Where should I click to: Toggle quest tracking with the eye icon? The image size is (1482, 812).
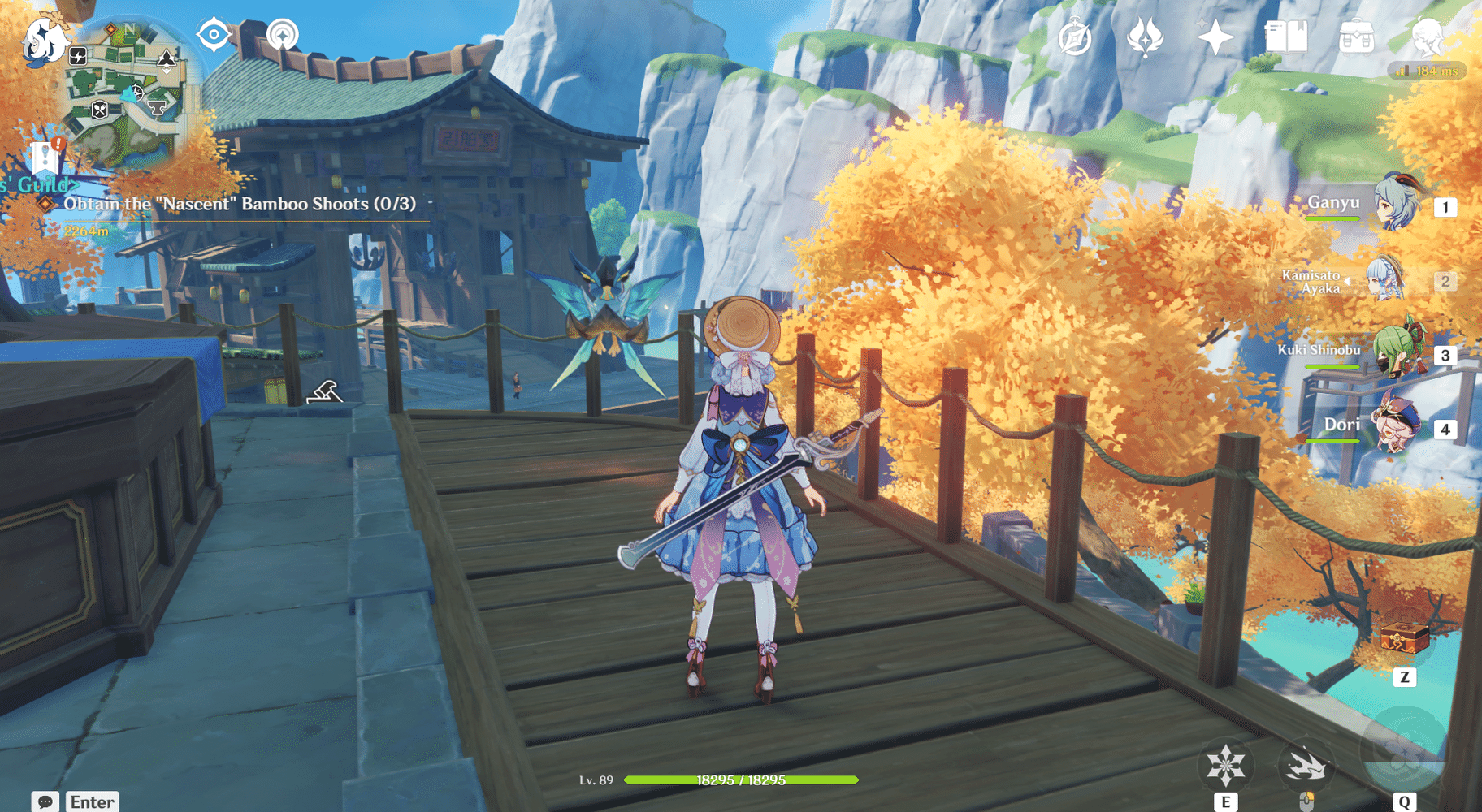point(213,32)
